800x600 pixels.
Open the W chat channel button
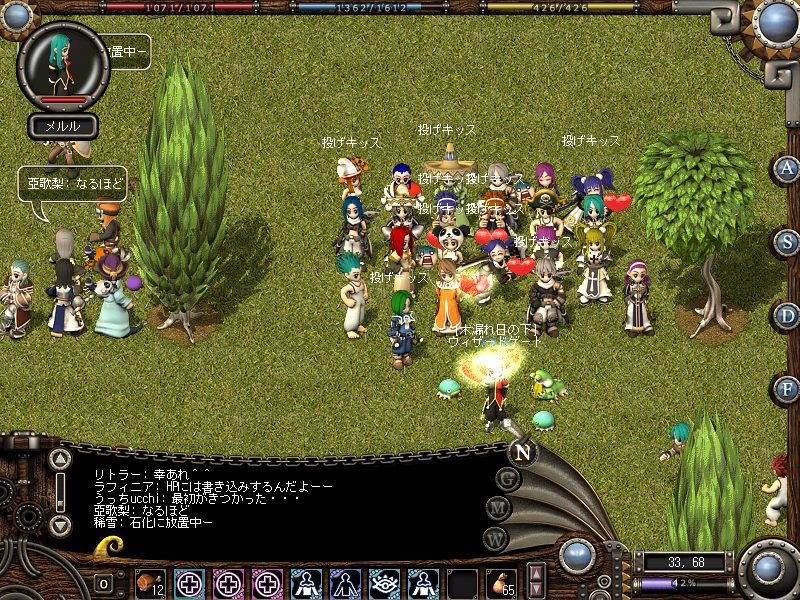pos(496,537)
